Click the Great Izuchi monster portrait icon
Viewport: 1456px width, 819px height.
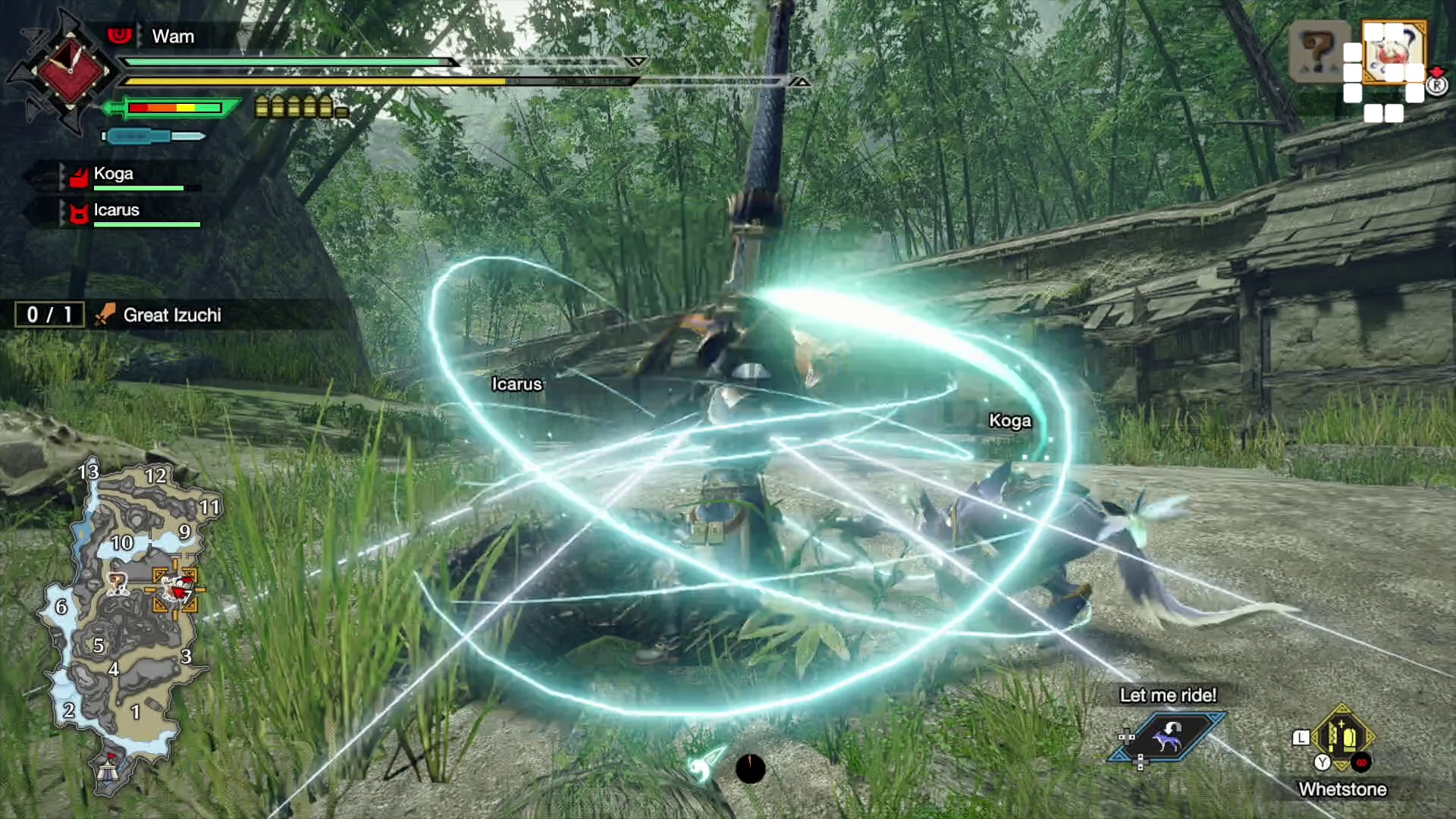tap(1392, 52)
